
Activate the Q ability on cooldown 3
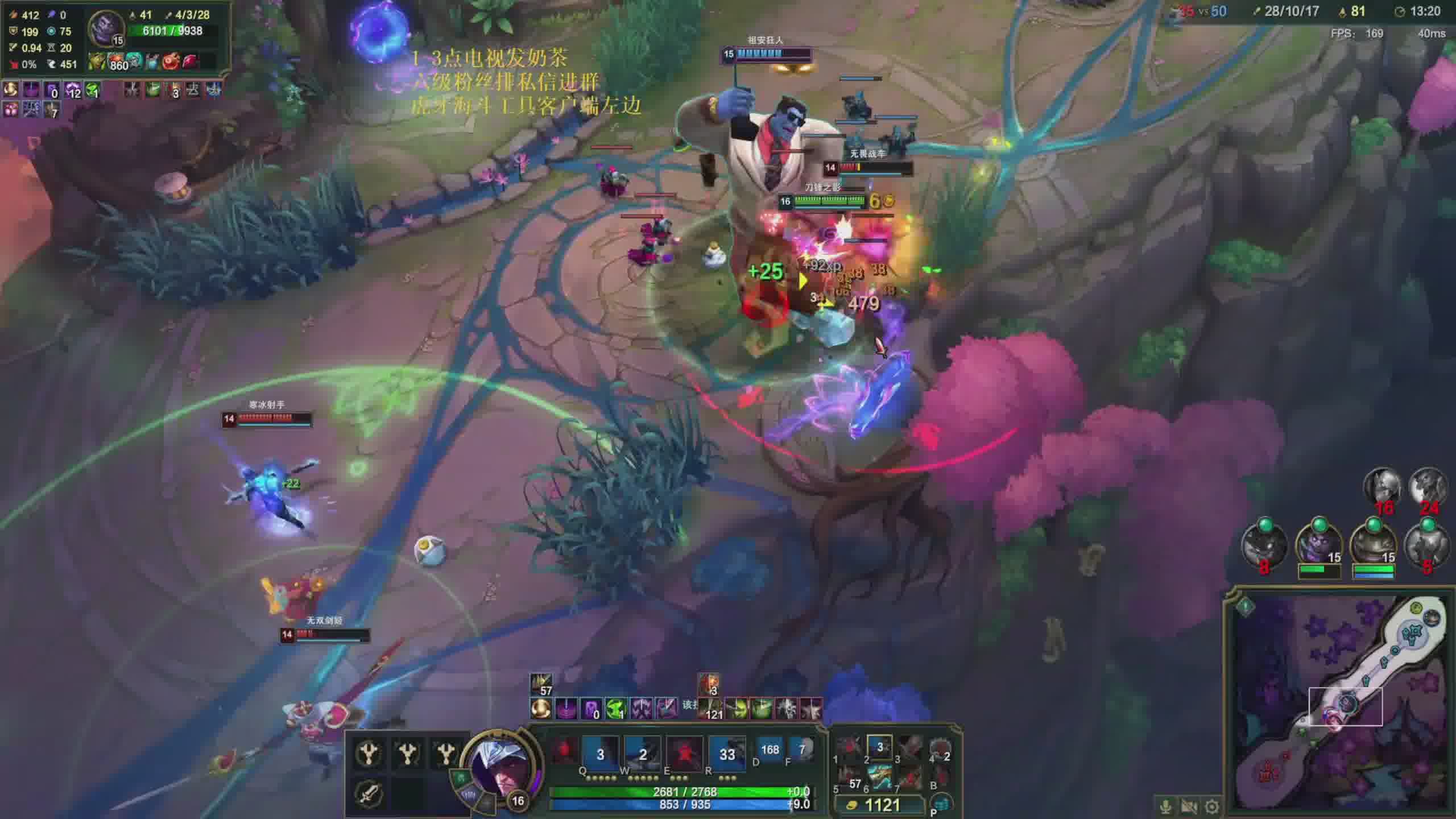pyautogui.click(x=600, y=754)
